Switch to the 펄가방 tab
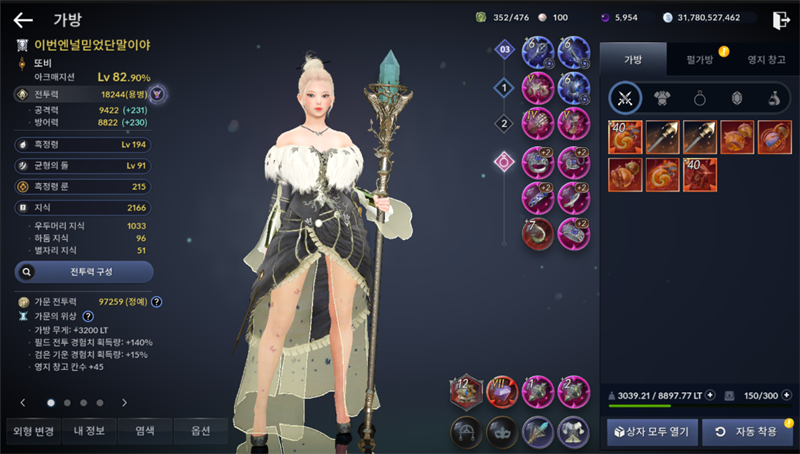Viewport: 800px width, 454px height. click(699, 60)
